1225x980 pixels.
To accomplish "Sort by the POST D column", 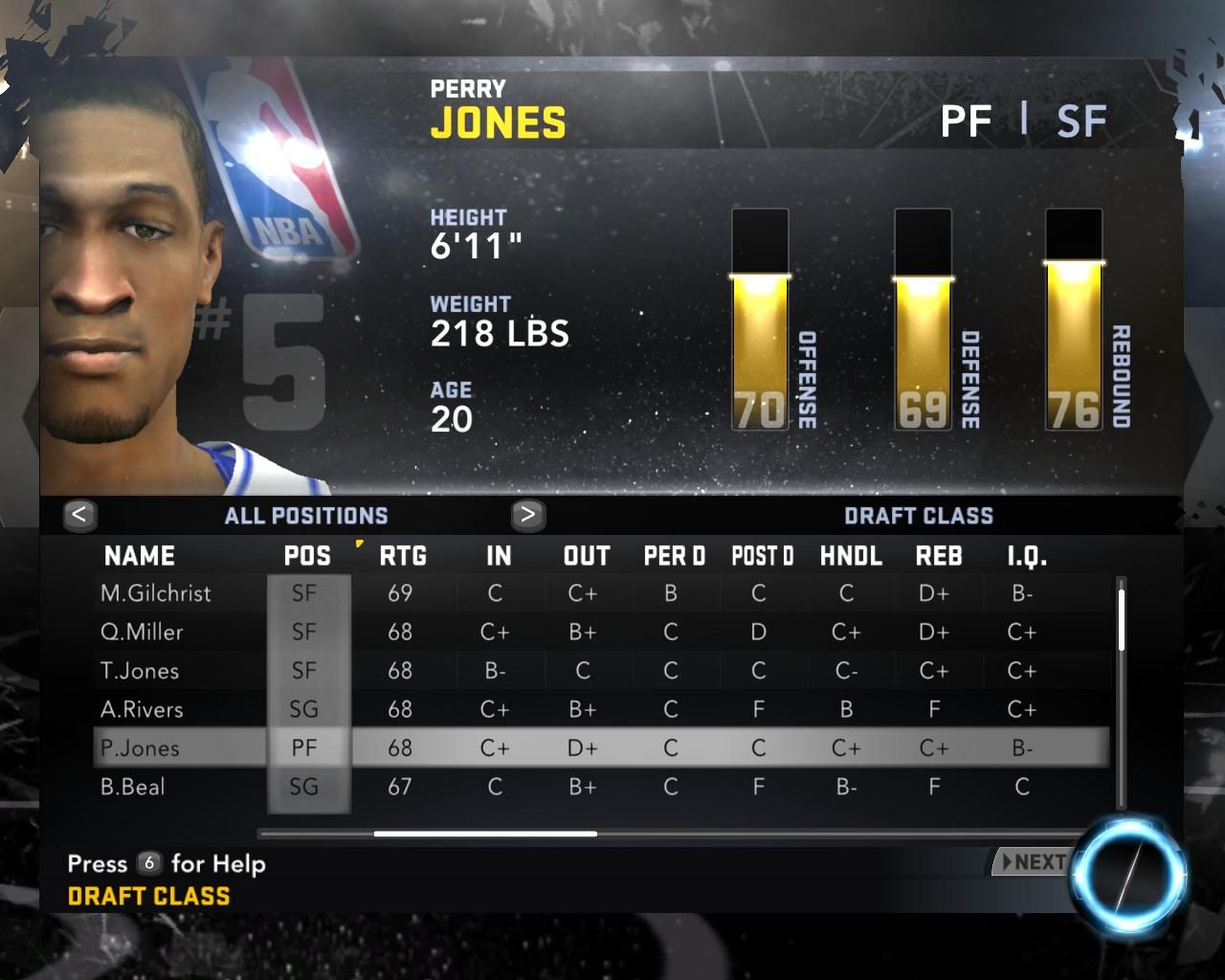I will pyautogui.click(x=762, y=556).
